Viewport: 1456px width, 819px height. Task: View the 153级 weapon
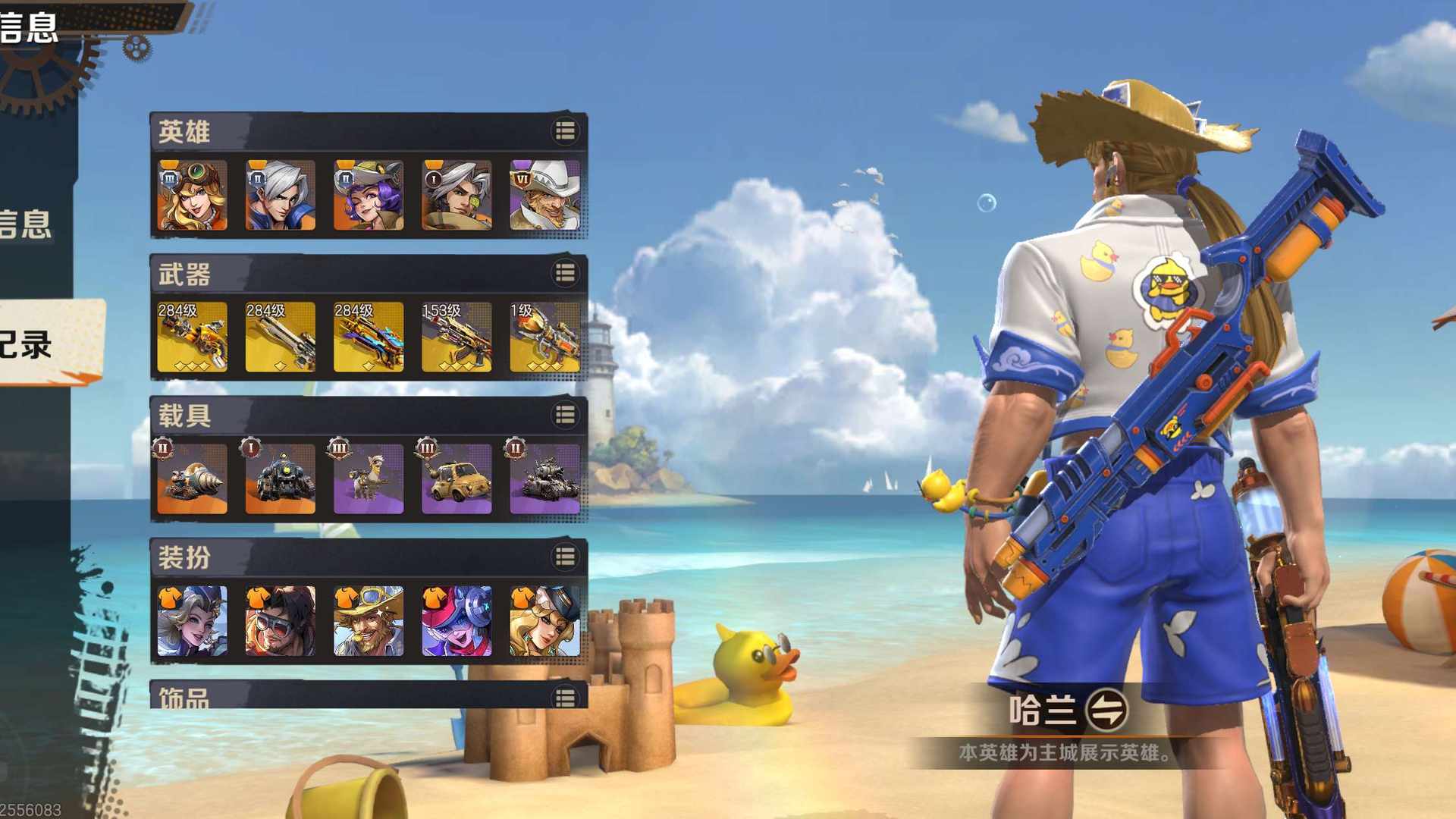457,337
